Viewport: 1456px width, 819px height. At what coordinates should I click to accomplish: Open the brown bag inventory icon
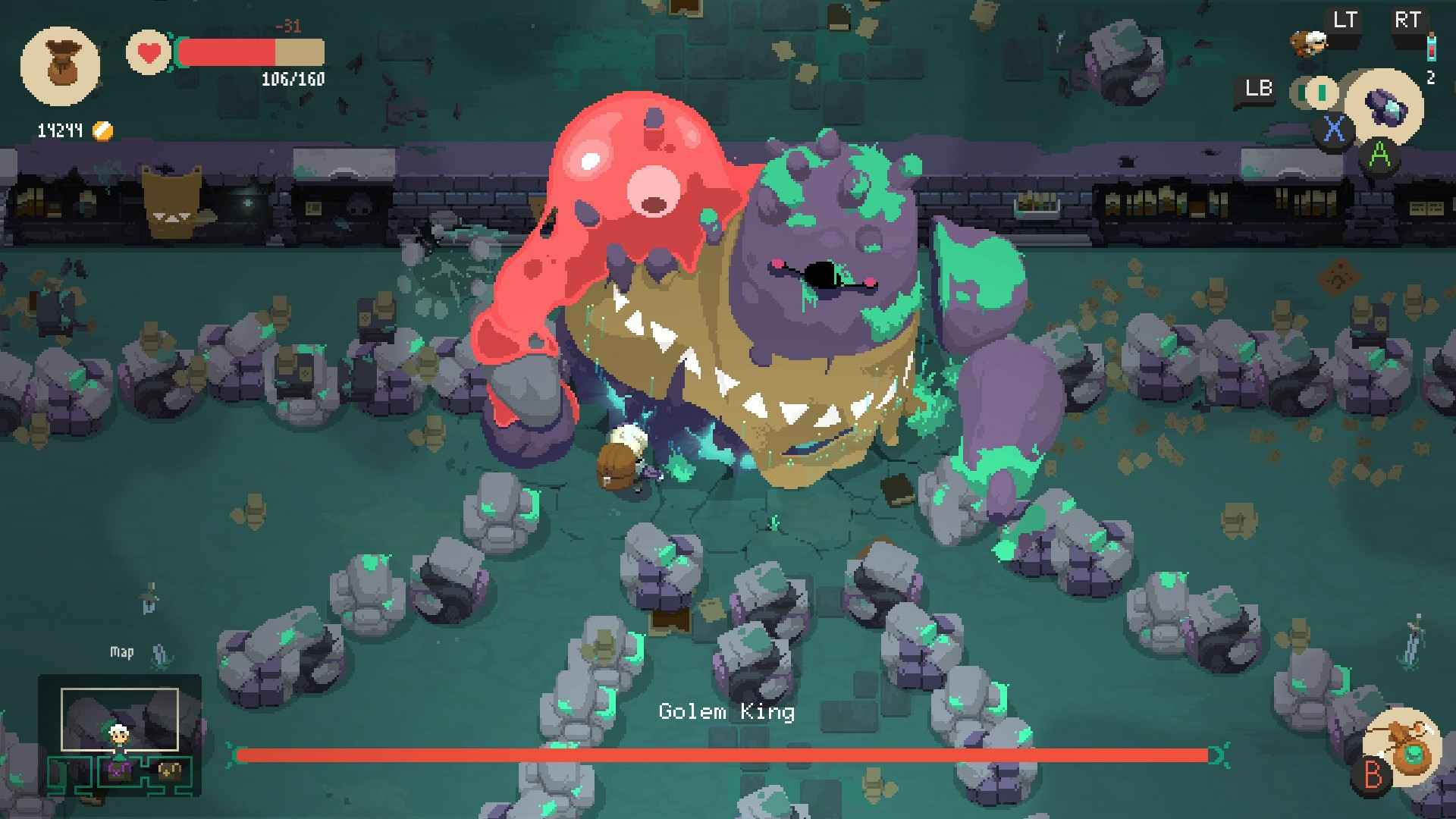(x=60, y=65)
